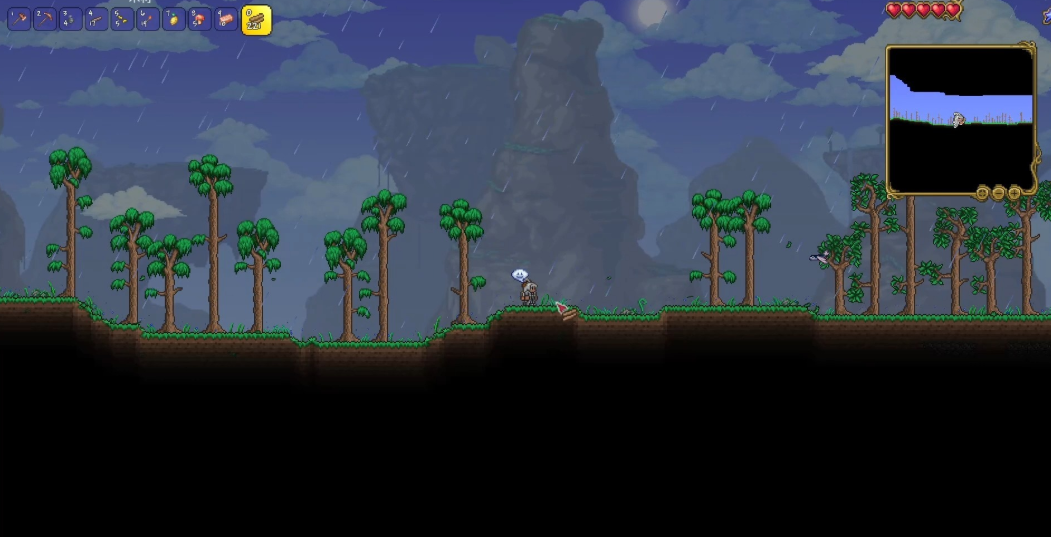Select the highlighted wood stack slot

[256, 20]
